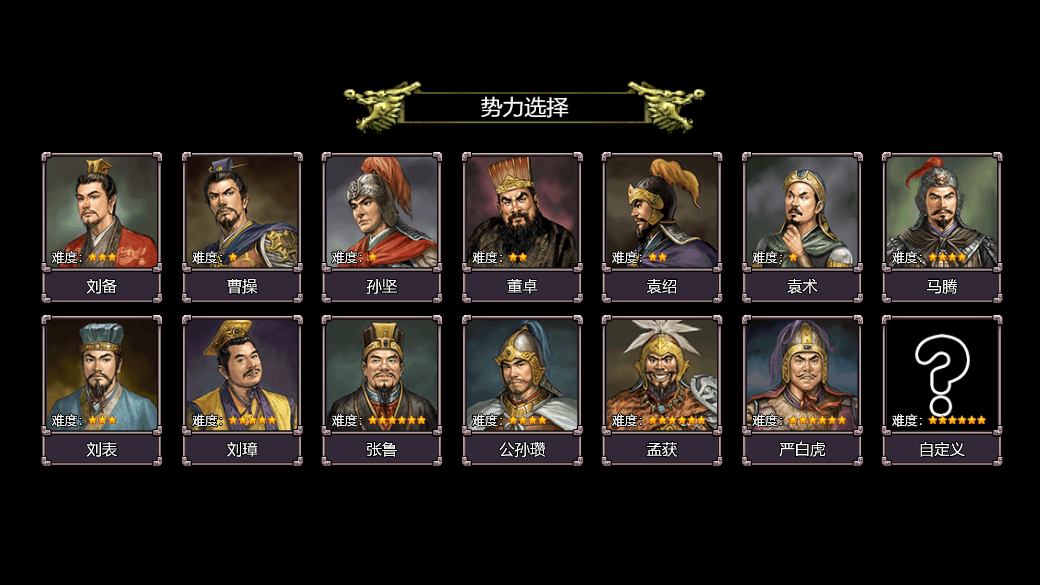Choose 曹操 as your faction

241,212
